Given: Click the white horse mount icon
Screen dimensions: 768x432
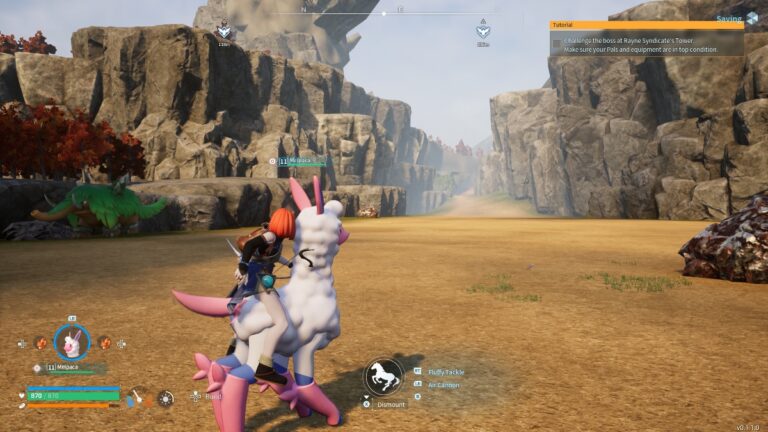Looking at the screenshot, I should 382,377.
